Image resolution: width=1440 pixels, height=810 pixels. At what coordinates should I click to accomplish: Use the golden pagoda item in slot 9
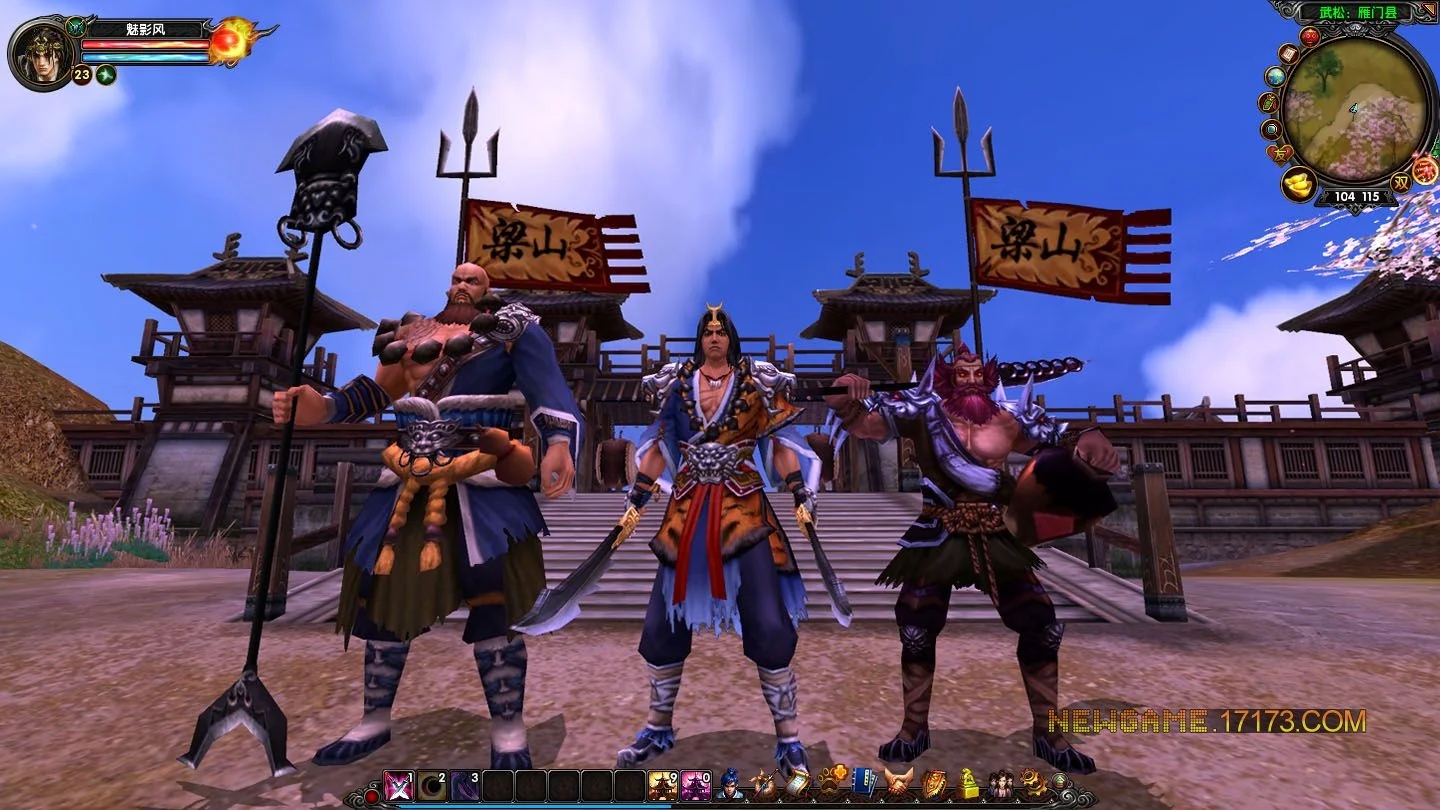pos(663,786)
